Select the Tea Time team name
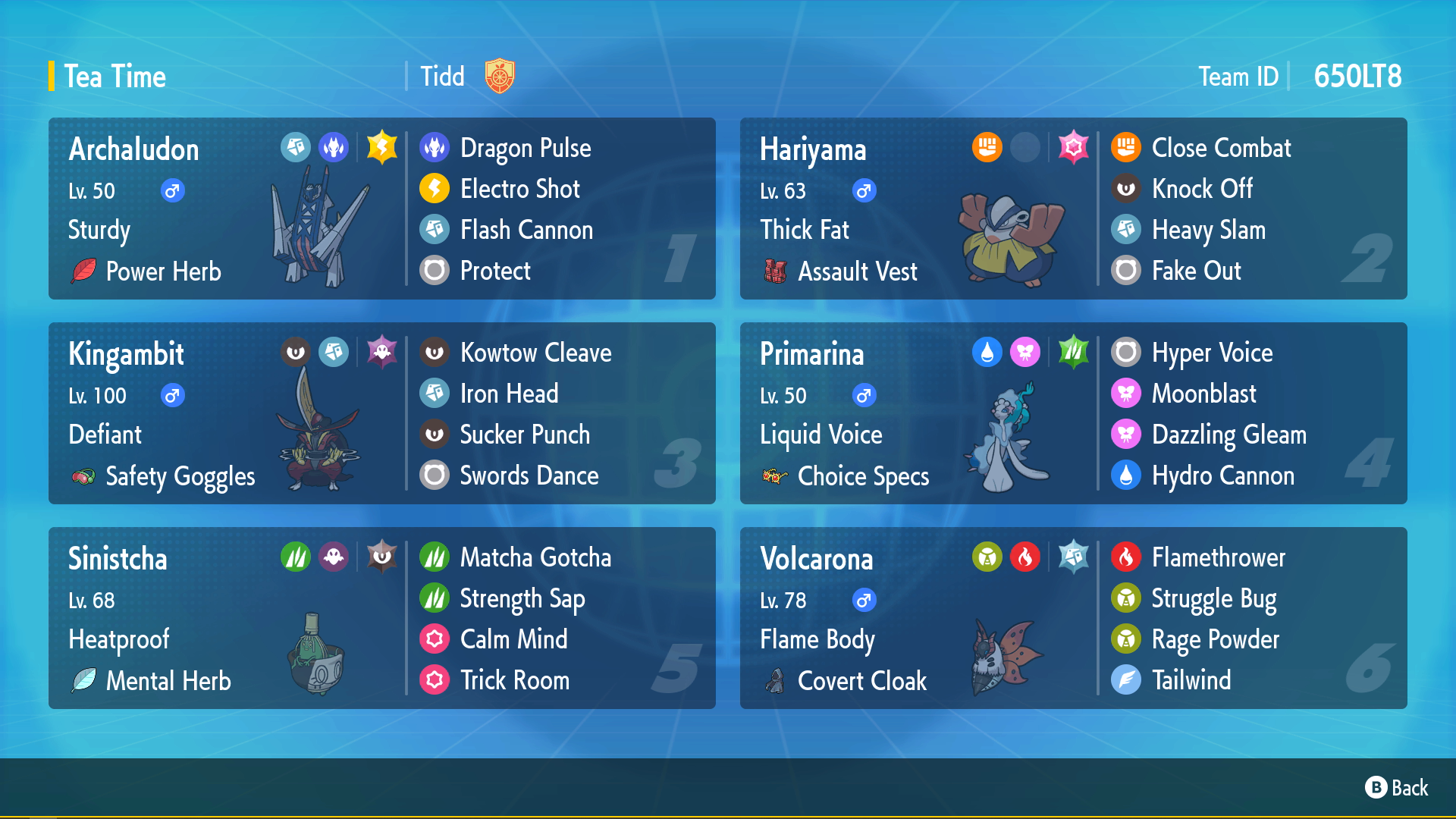Image resolution: width=1456 pixels, height=819 pixels. [115, 77]
